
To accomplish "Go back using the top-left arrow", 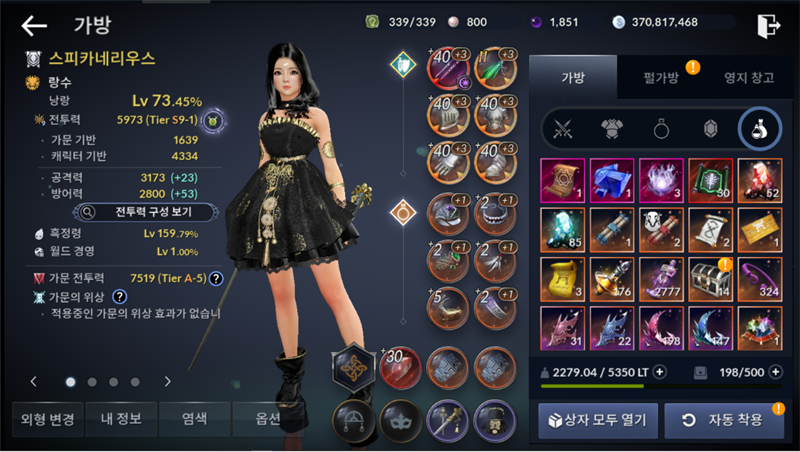I will [35, 25].
